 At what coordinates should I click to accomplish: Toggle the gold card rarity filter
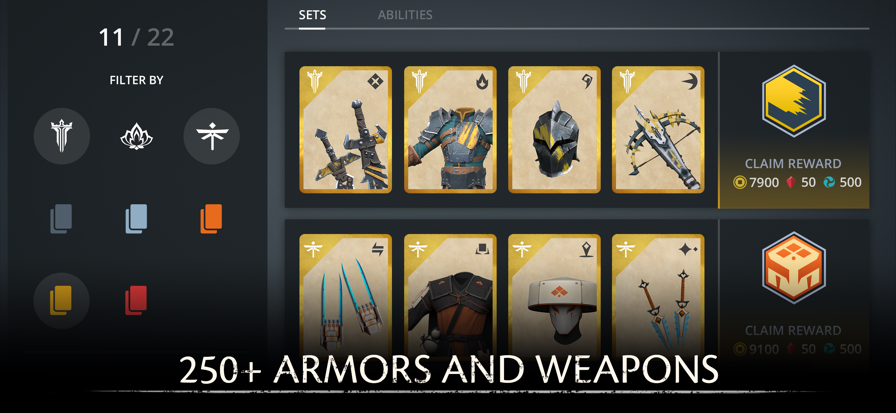pos(61,300)
